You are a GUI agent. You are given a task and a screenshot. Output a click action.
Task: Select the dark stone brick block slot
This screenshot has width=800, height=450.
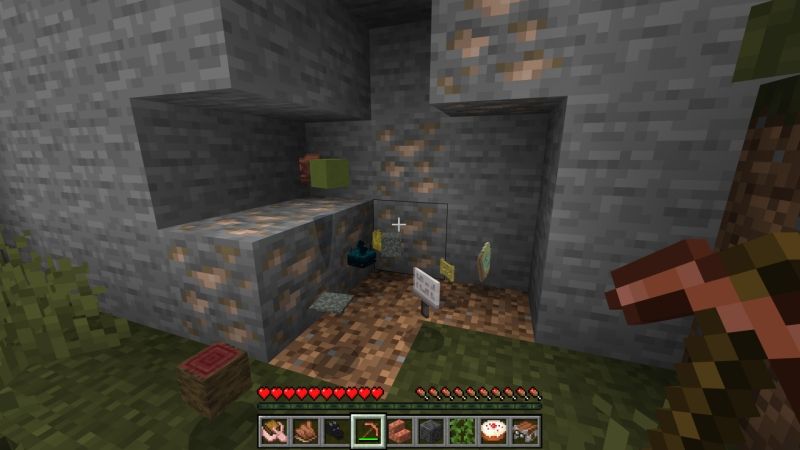(430, 431)
